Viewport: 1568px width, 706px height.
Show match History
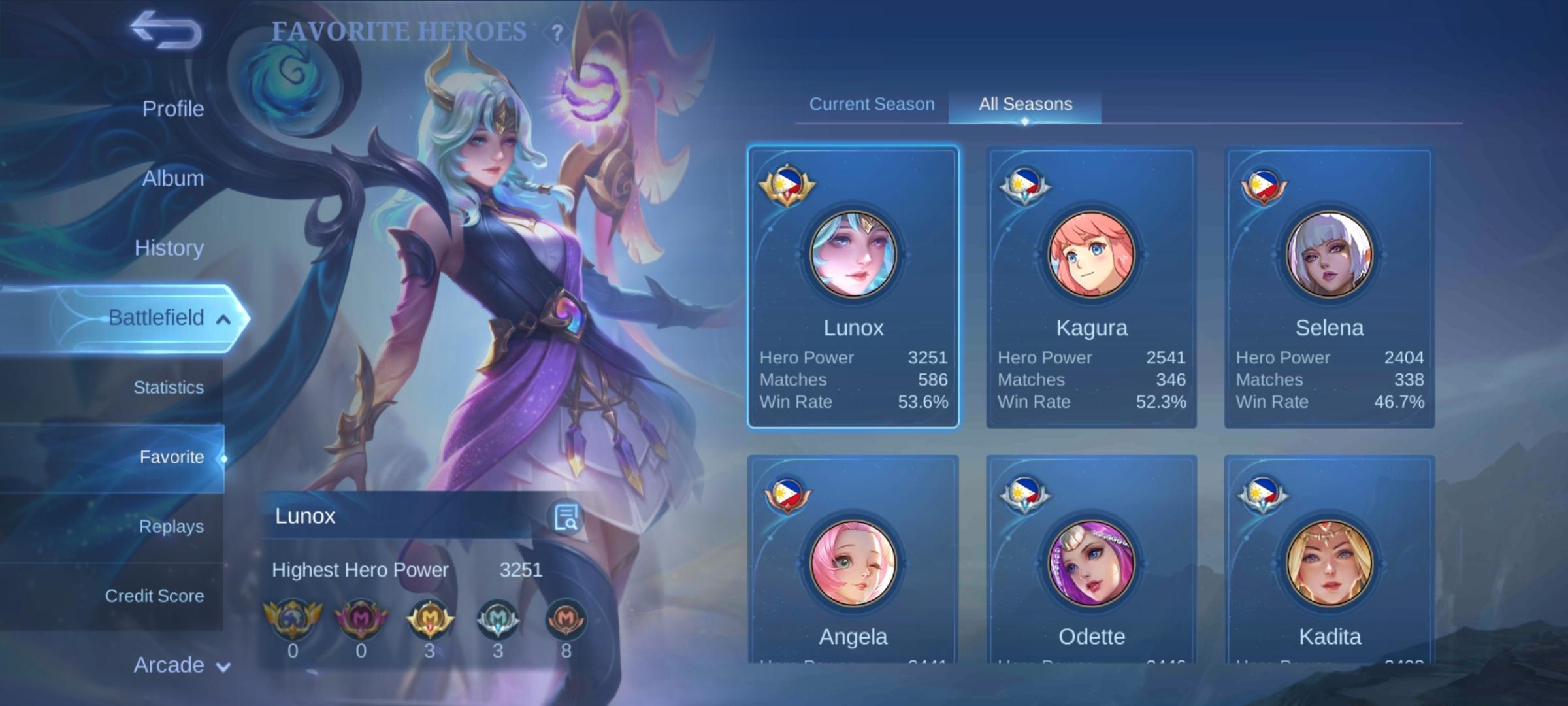tap(169, 248)
